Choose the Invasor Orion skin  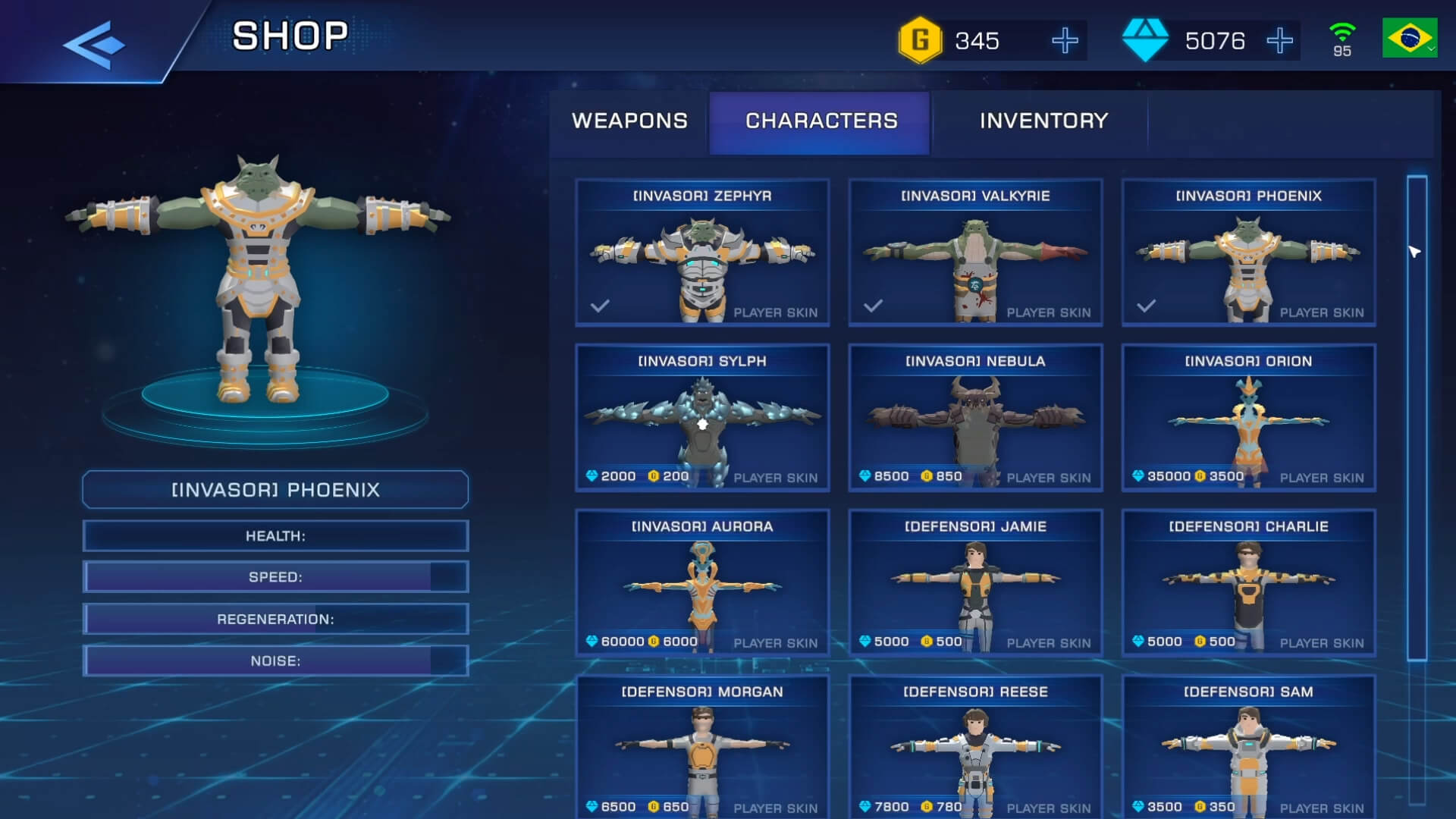[1248, 419]
